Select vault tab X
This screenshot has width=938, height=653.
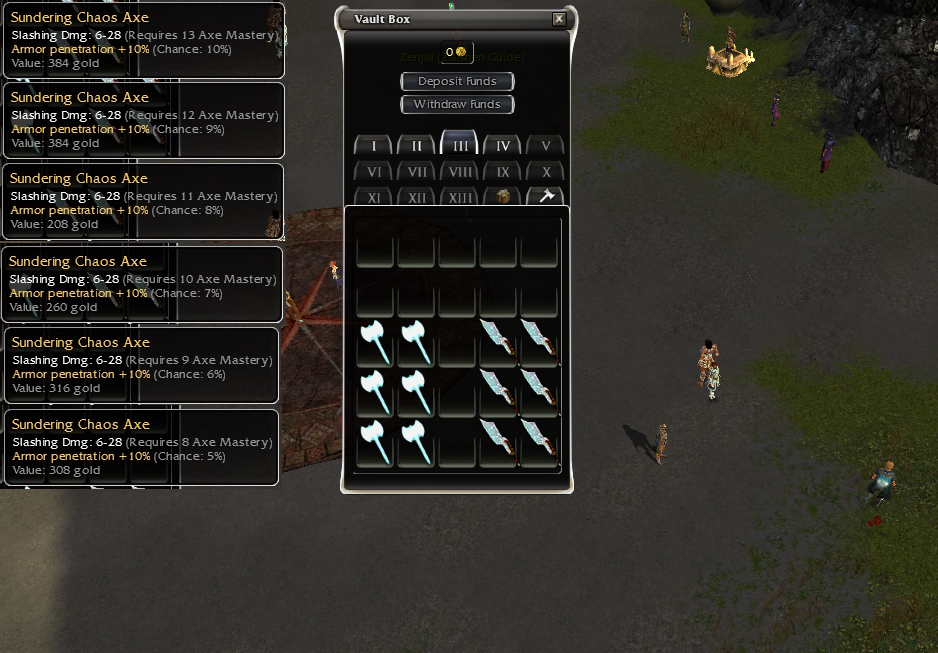[546, 172]
